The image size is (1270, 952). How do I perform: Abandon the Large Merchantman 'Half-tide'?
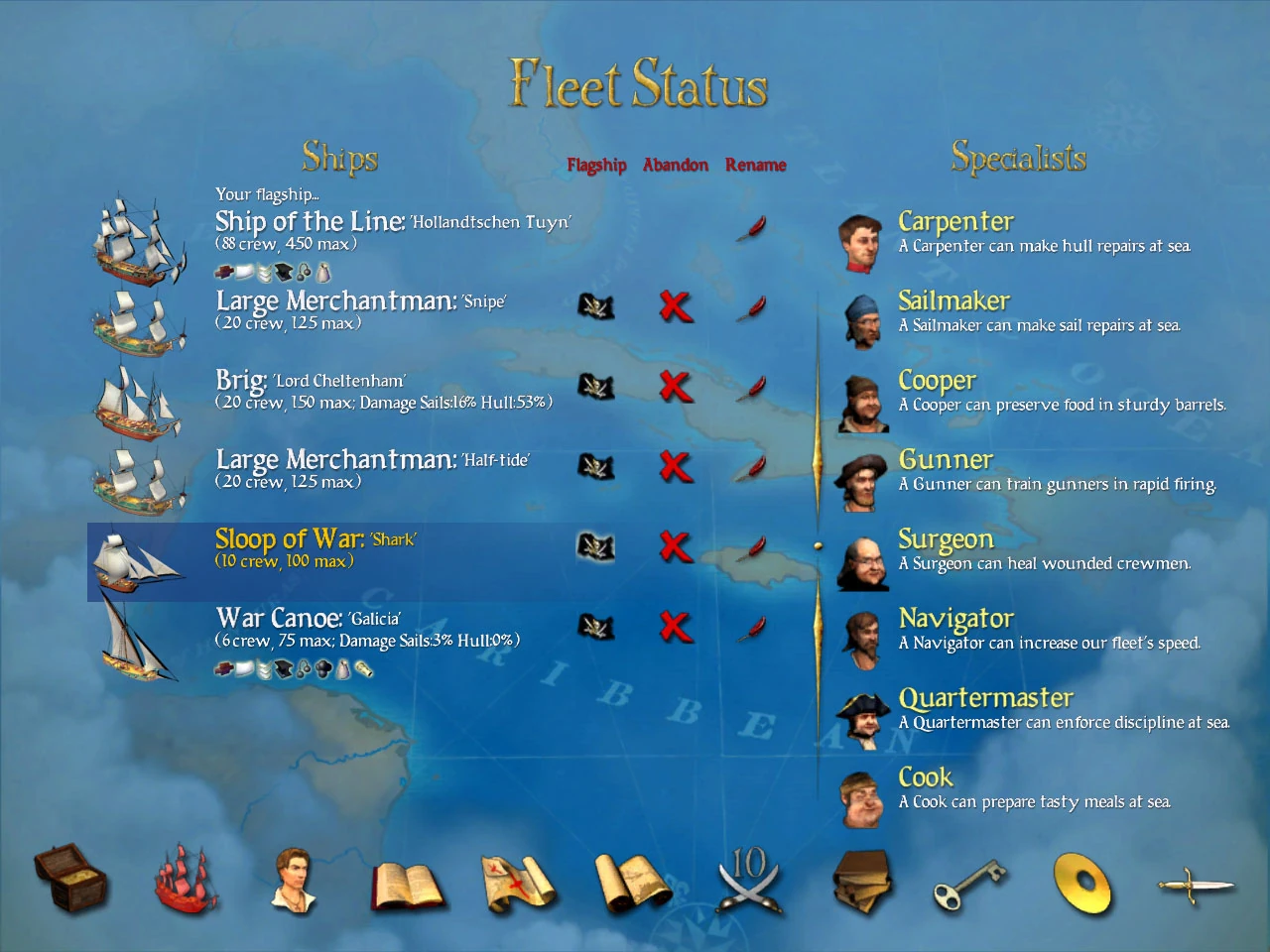click(676, 468)
